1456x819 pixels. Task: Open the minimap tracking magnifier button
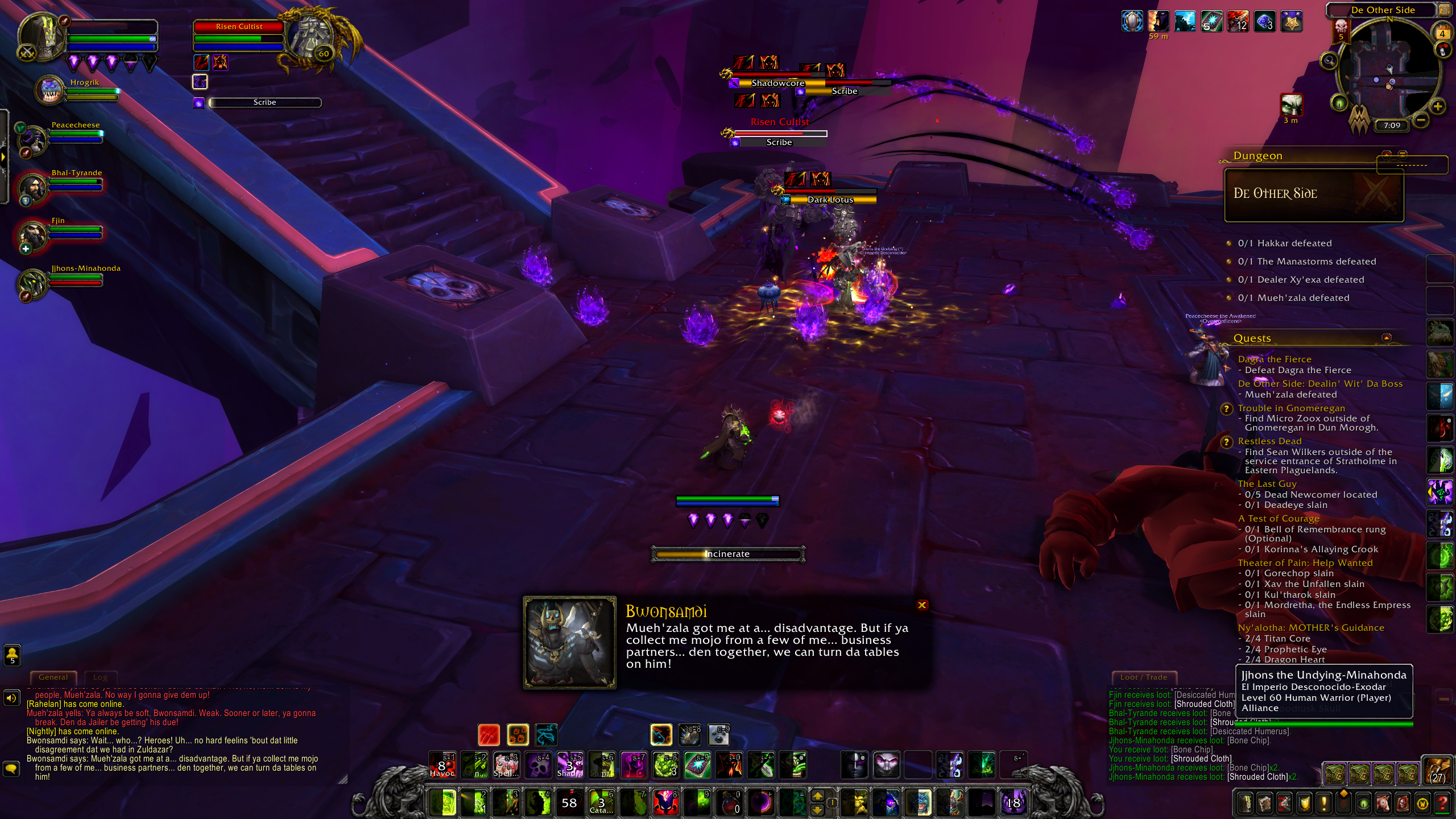(x=1329, y=61)
